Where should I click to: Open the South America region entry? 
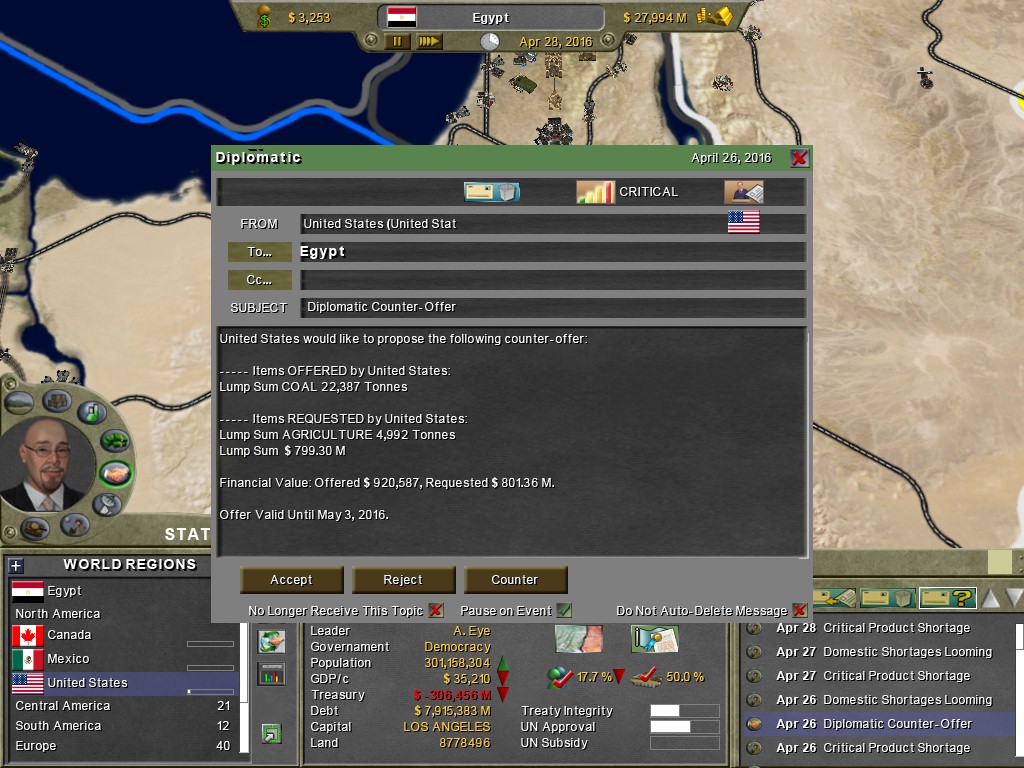58,726
